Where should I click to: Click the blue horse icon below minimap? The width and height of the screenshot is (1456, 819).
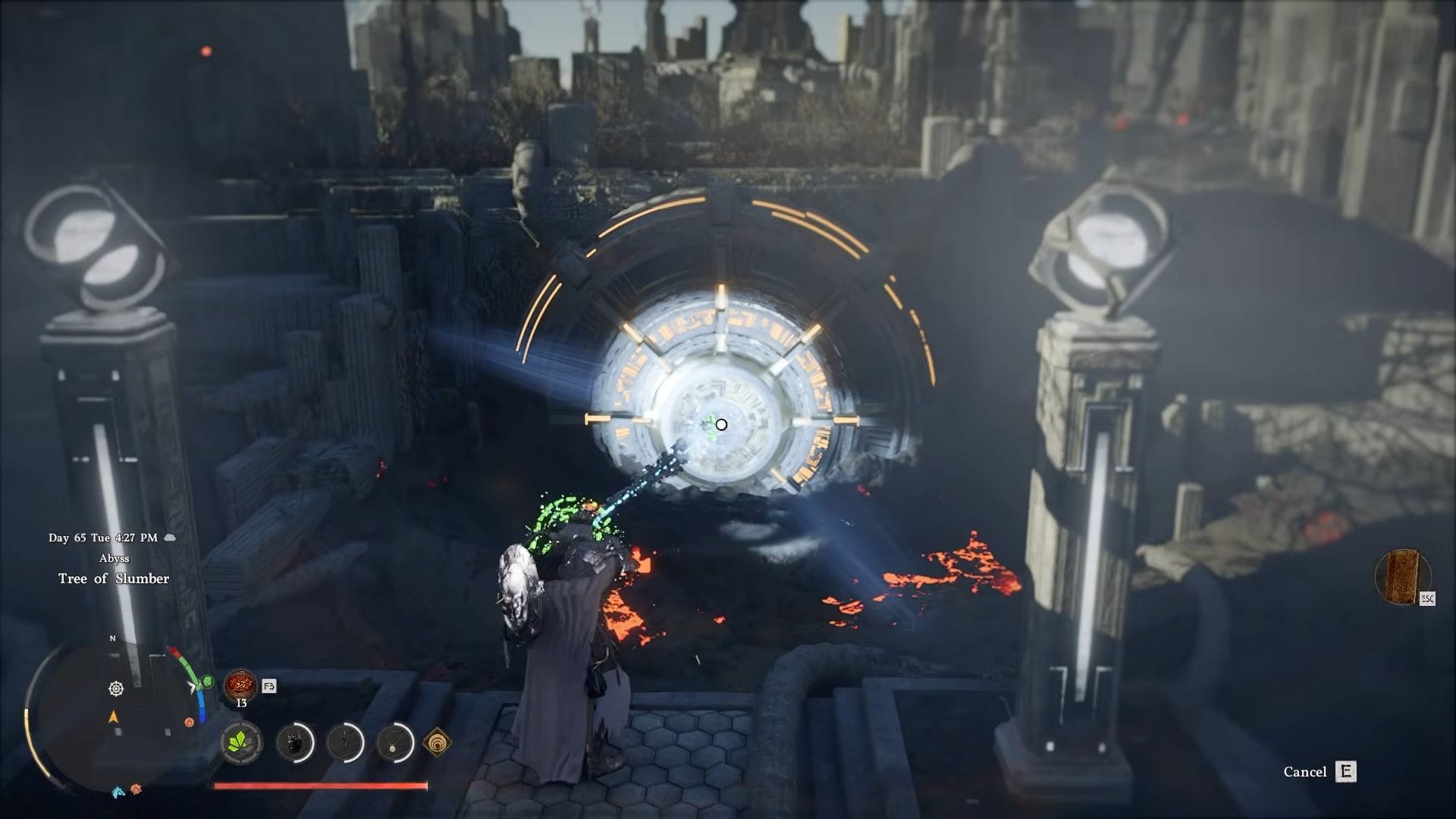coord(118,792)
